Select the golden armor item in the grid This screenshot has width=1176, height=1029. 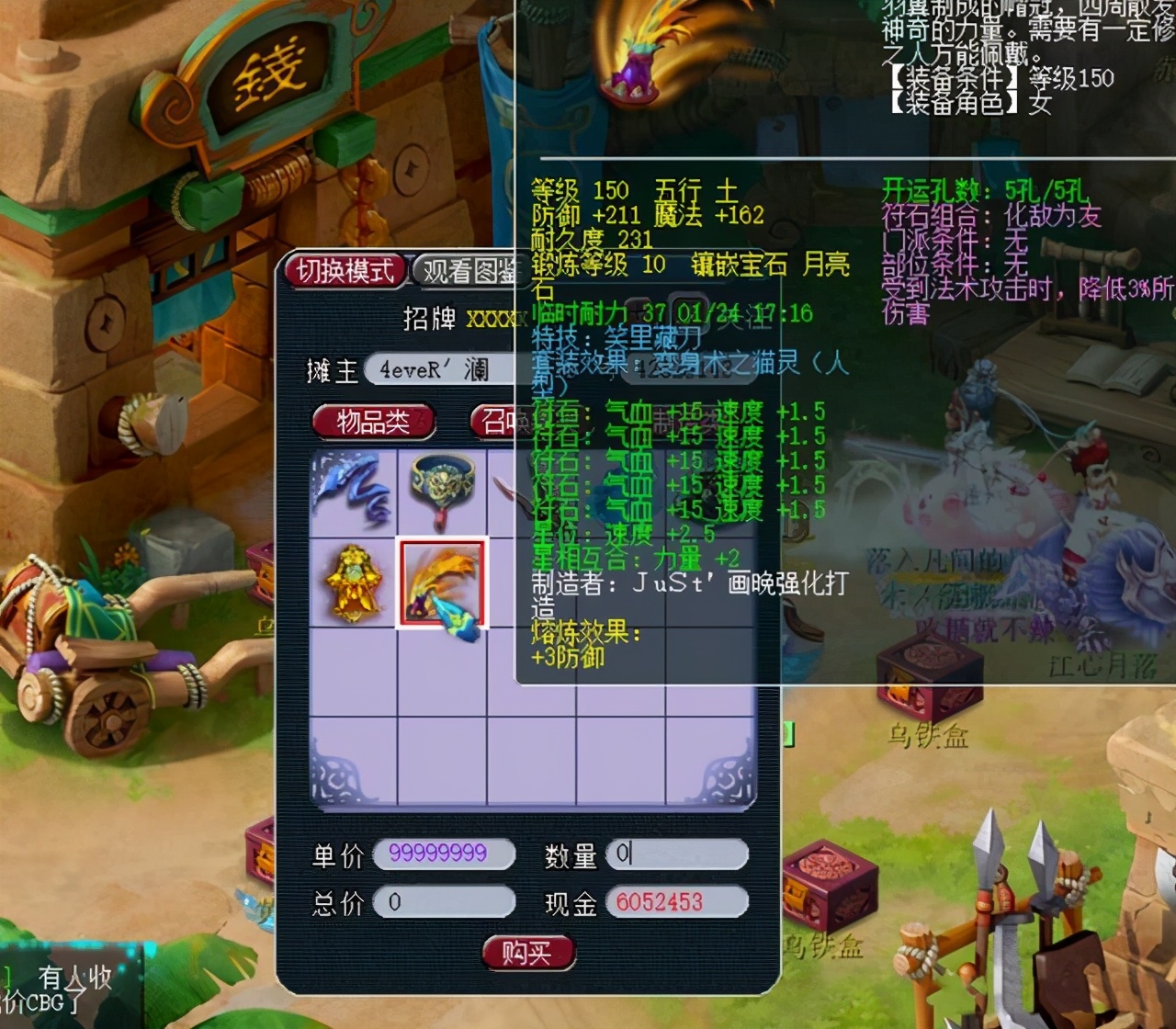pos(354,582)
